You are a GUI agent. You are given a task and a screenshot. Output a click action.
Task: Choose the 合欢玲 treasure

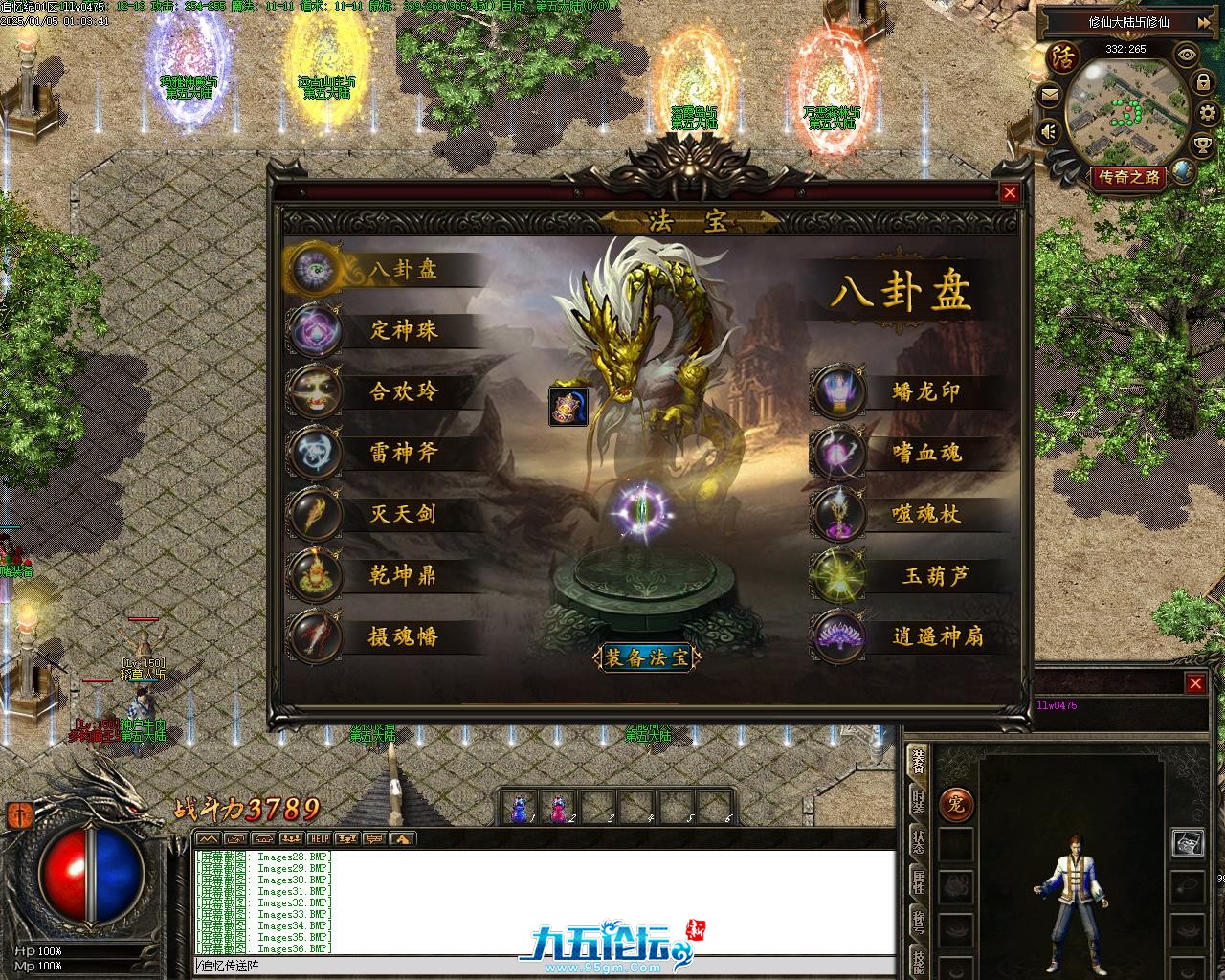point(402,392)
